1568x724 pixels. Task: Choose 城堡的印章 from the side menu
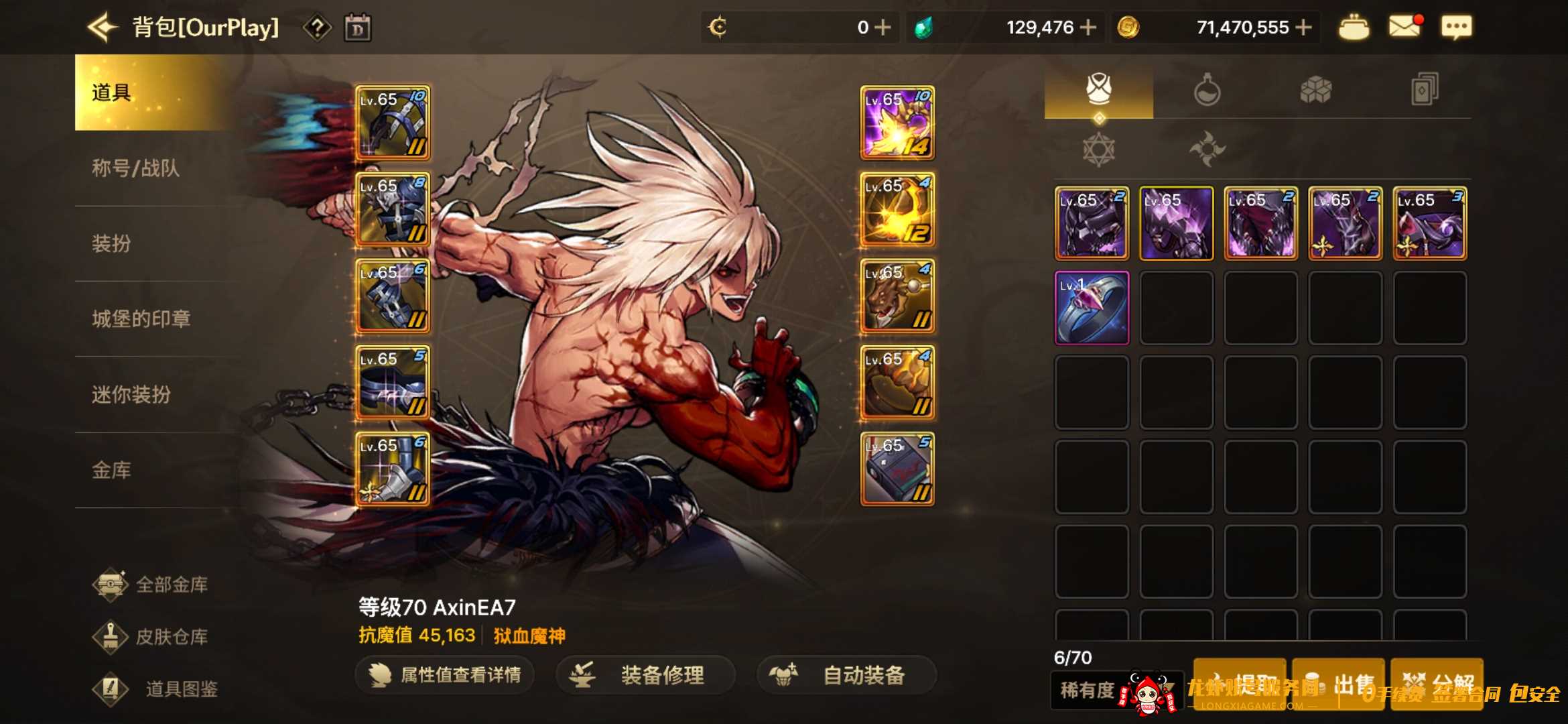point(141,319)
